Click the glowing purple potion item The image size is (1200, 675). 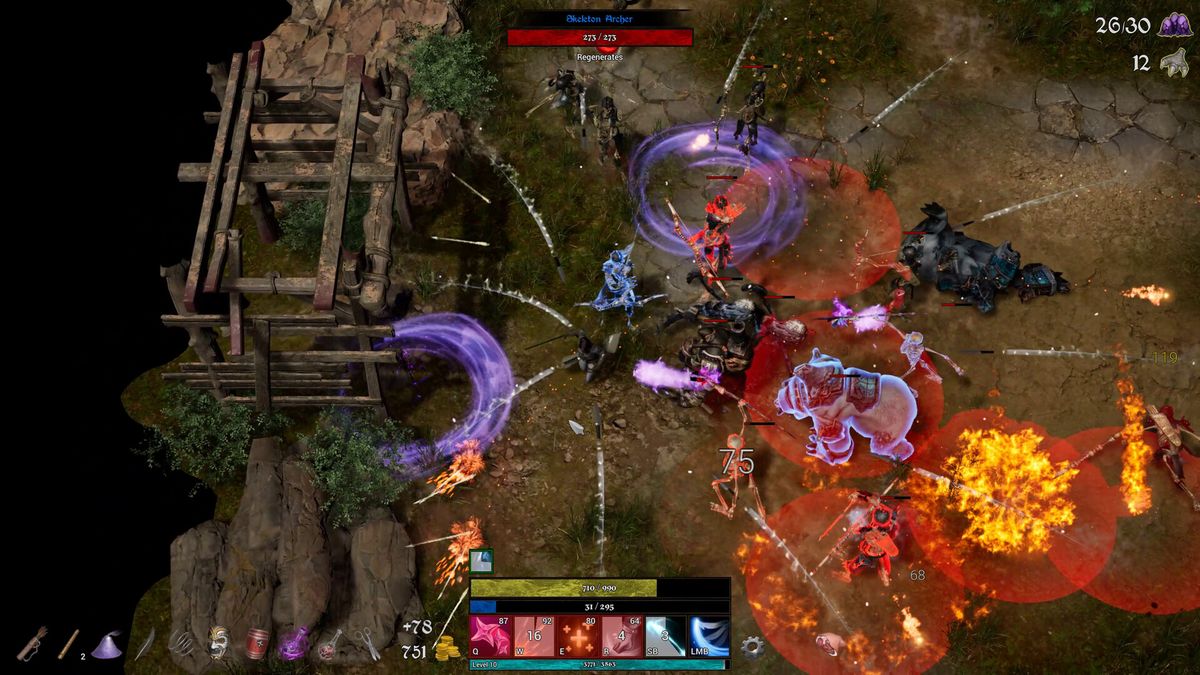click(293, 643)
